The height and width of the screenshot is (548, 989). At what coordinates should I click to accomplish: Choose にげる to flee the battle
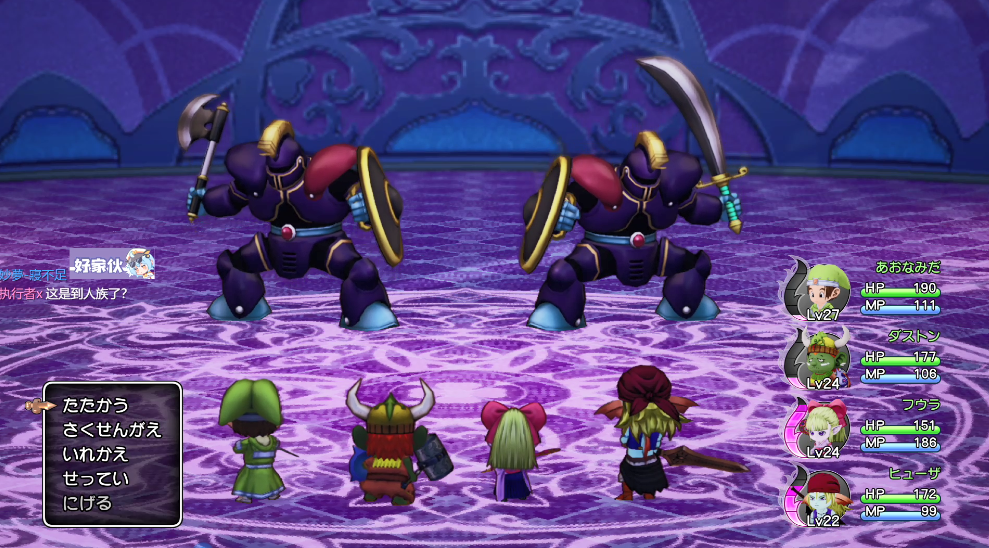click(88, 502)
